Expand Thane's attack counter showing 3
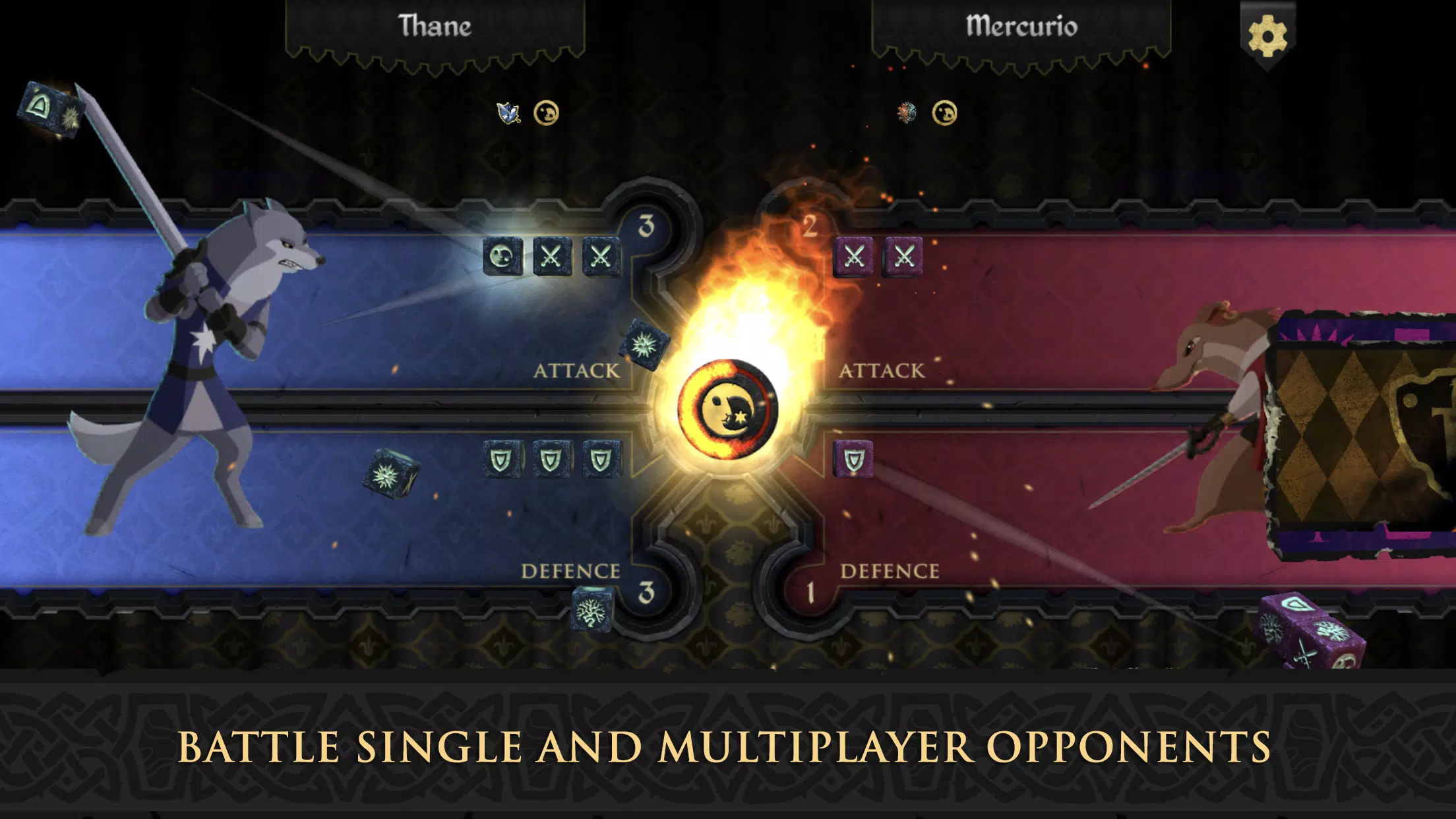Image resolution: width=1456 pixels, height=819 pixels. pos(646,224)
